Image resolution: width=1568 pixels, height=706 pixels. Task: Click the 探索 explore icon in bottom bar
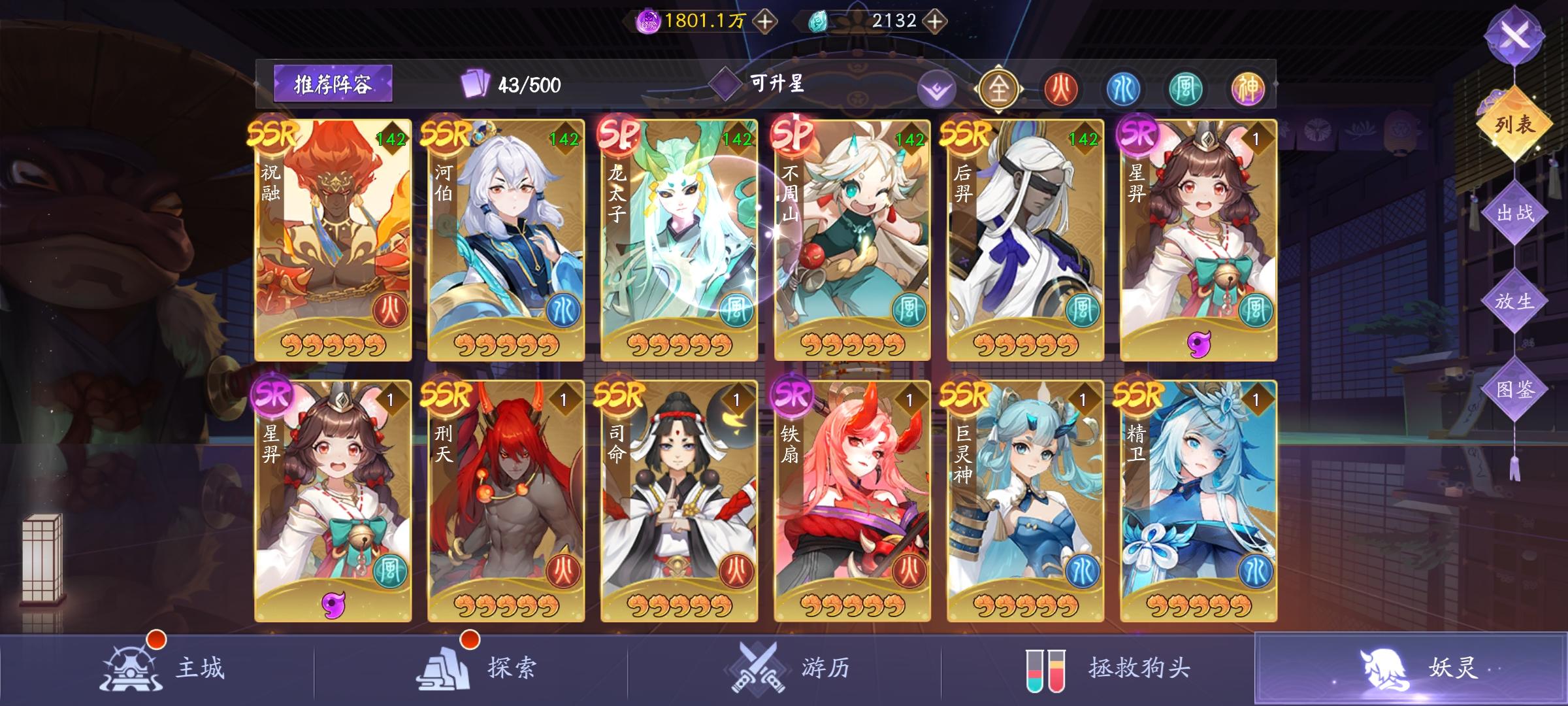(443, 666)
